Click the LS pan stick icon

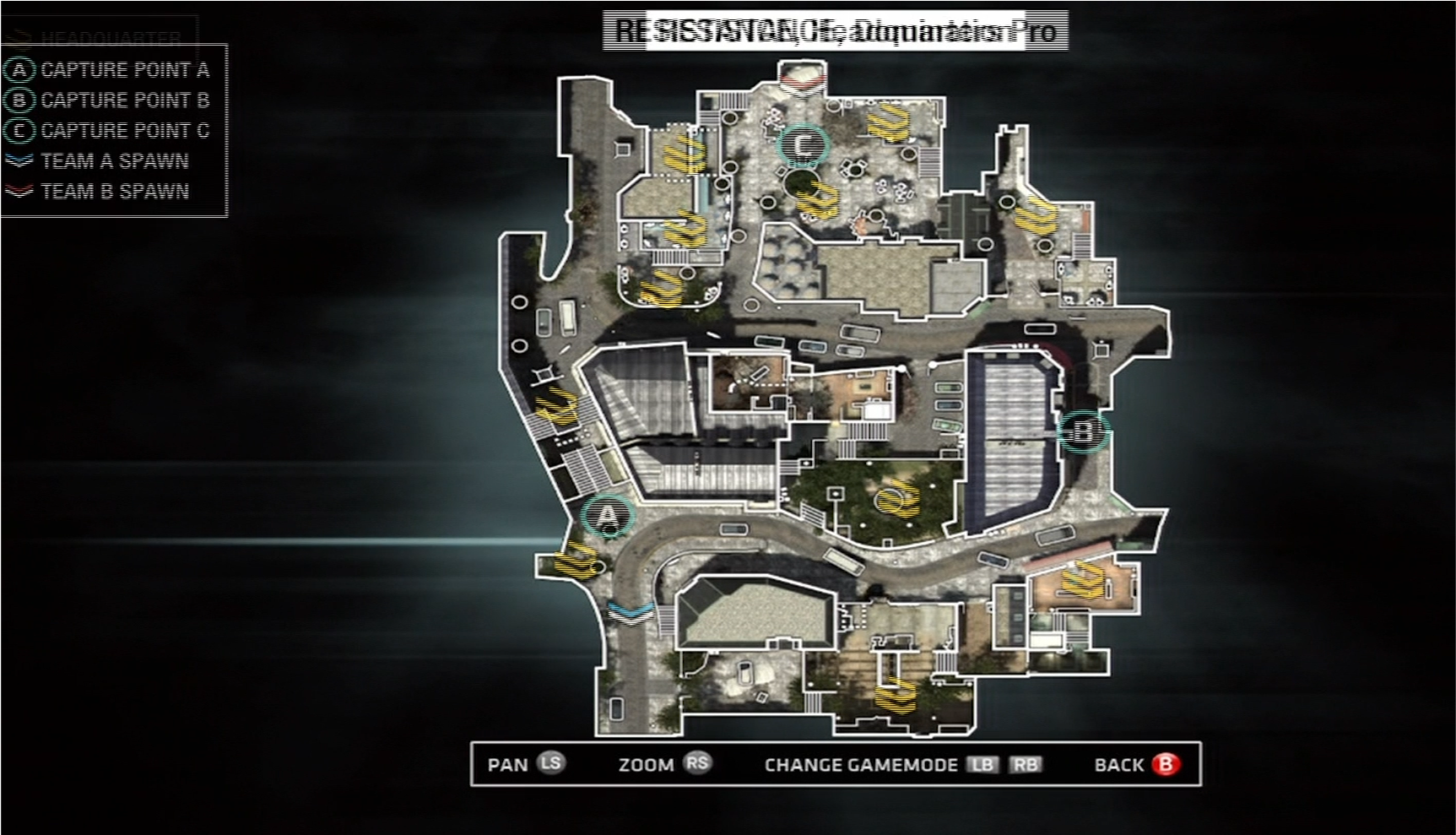[x=553, y=765]
